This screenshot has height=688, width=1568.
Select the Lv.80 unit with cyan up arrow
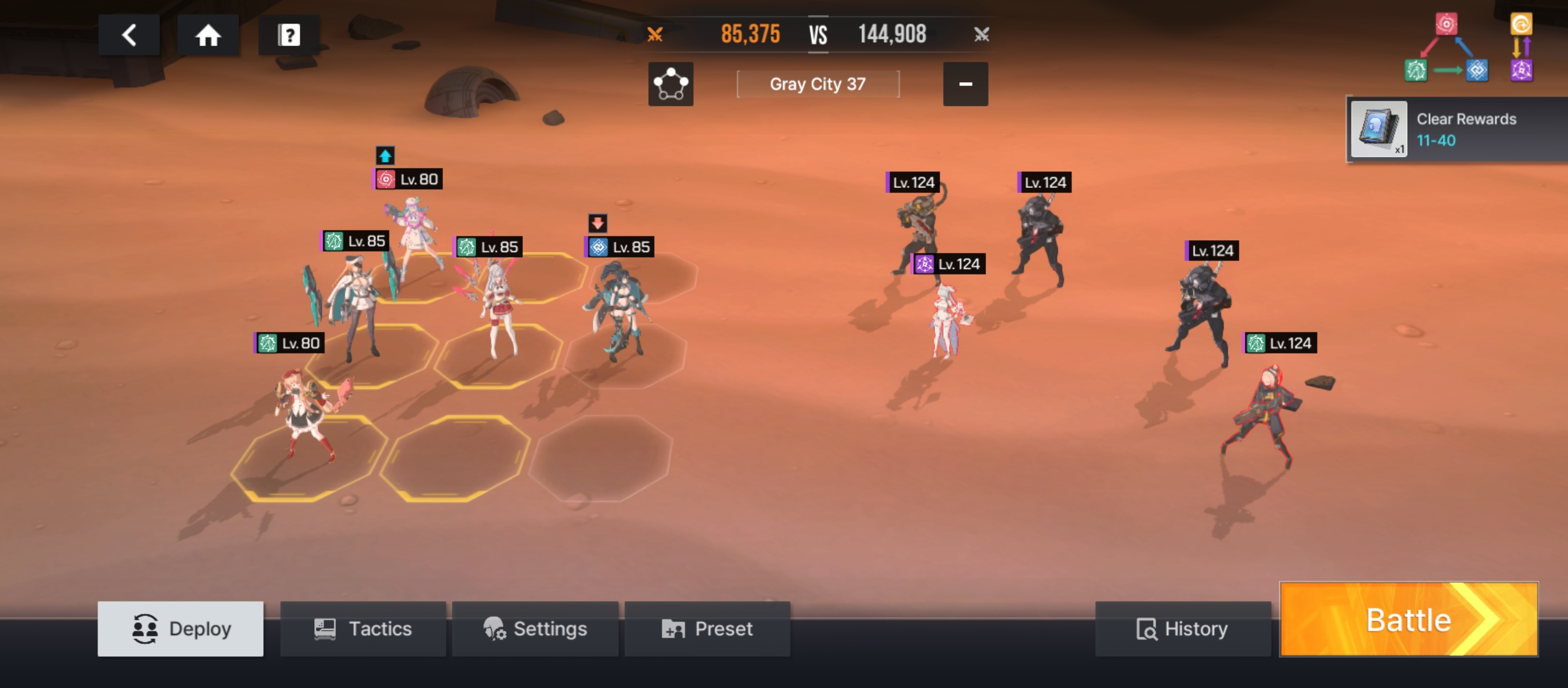point(414,236)
